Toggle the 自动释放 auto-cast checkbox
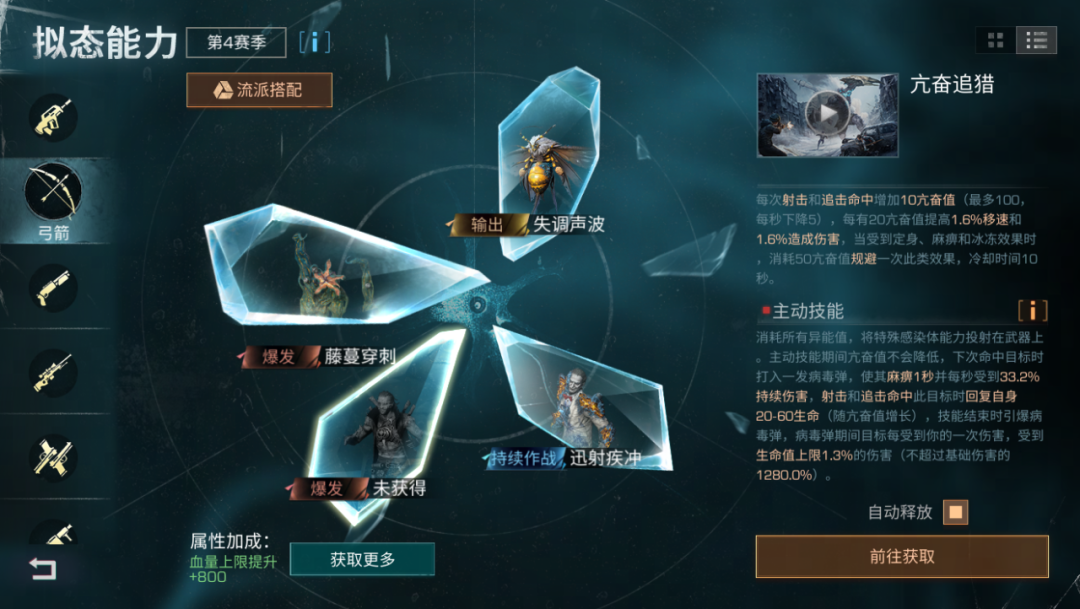This screenshot has width=1080, height=609. 956,513
